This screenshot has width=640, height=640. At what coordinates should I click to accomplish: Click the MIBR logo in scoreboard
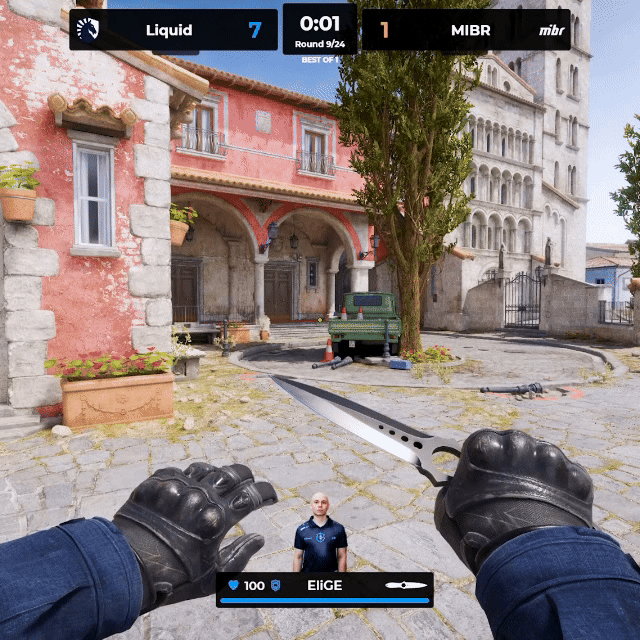click(551, 30)
